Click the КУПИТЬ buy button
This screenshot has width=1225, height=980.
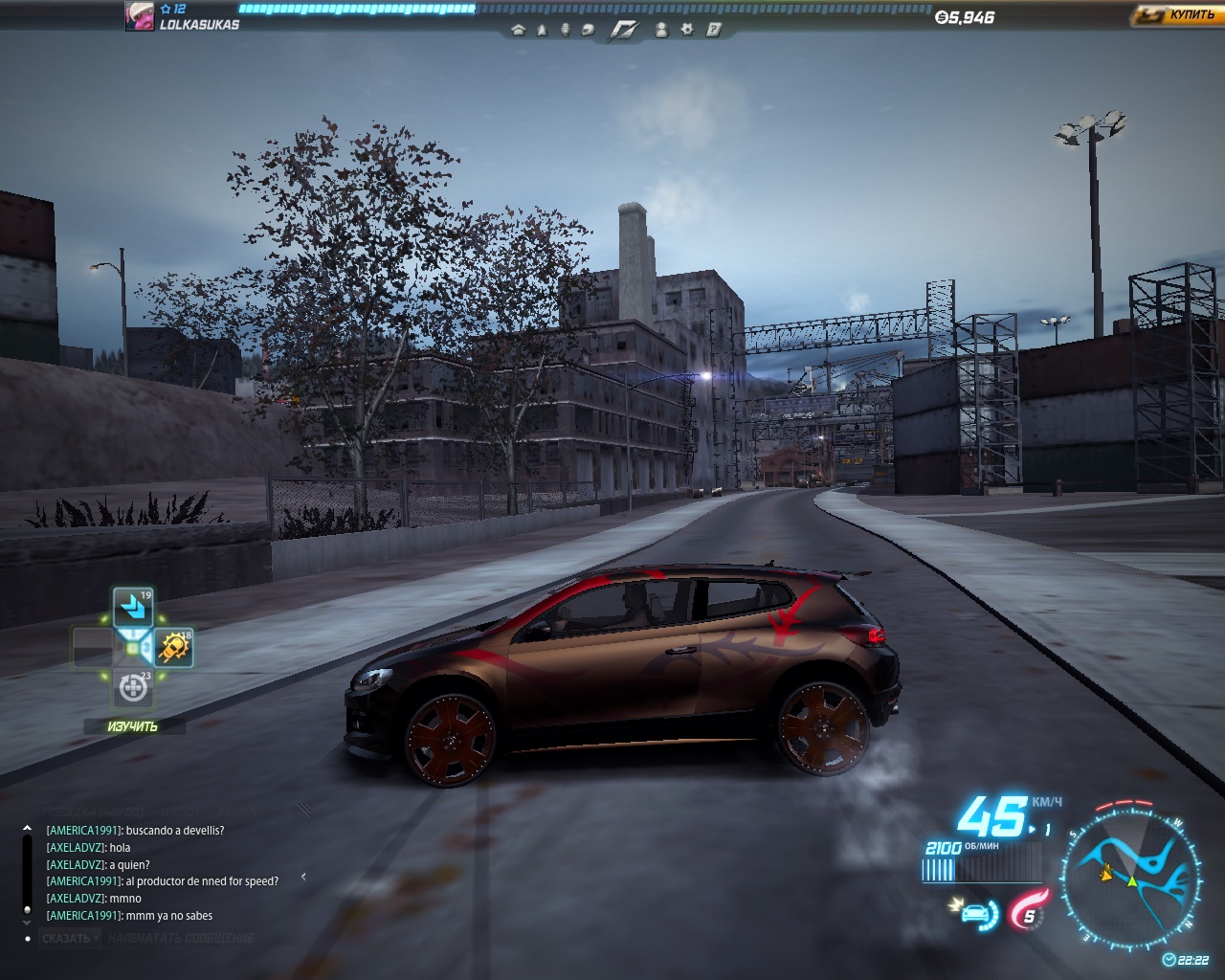pos(1176,14)
